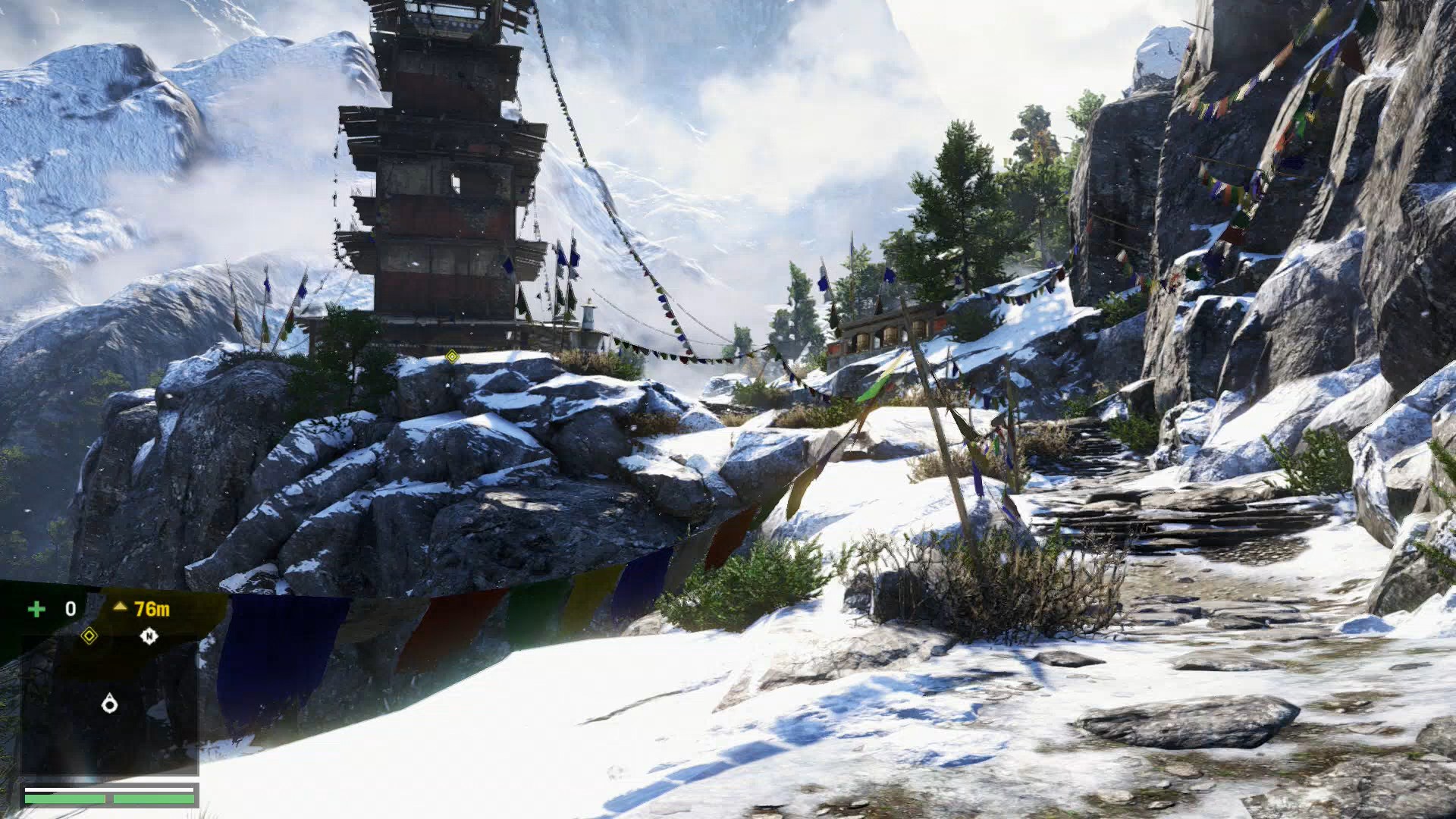This screenshot has width=1456, height=819.
Task: Click the north compass marker on the minimap
Action: [x=149, y=635]
